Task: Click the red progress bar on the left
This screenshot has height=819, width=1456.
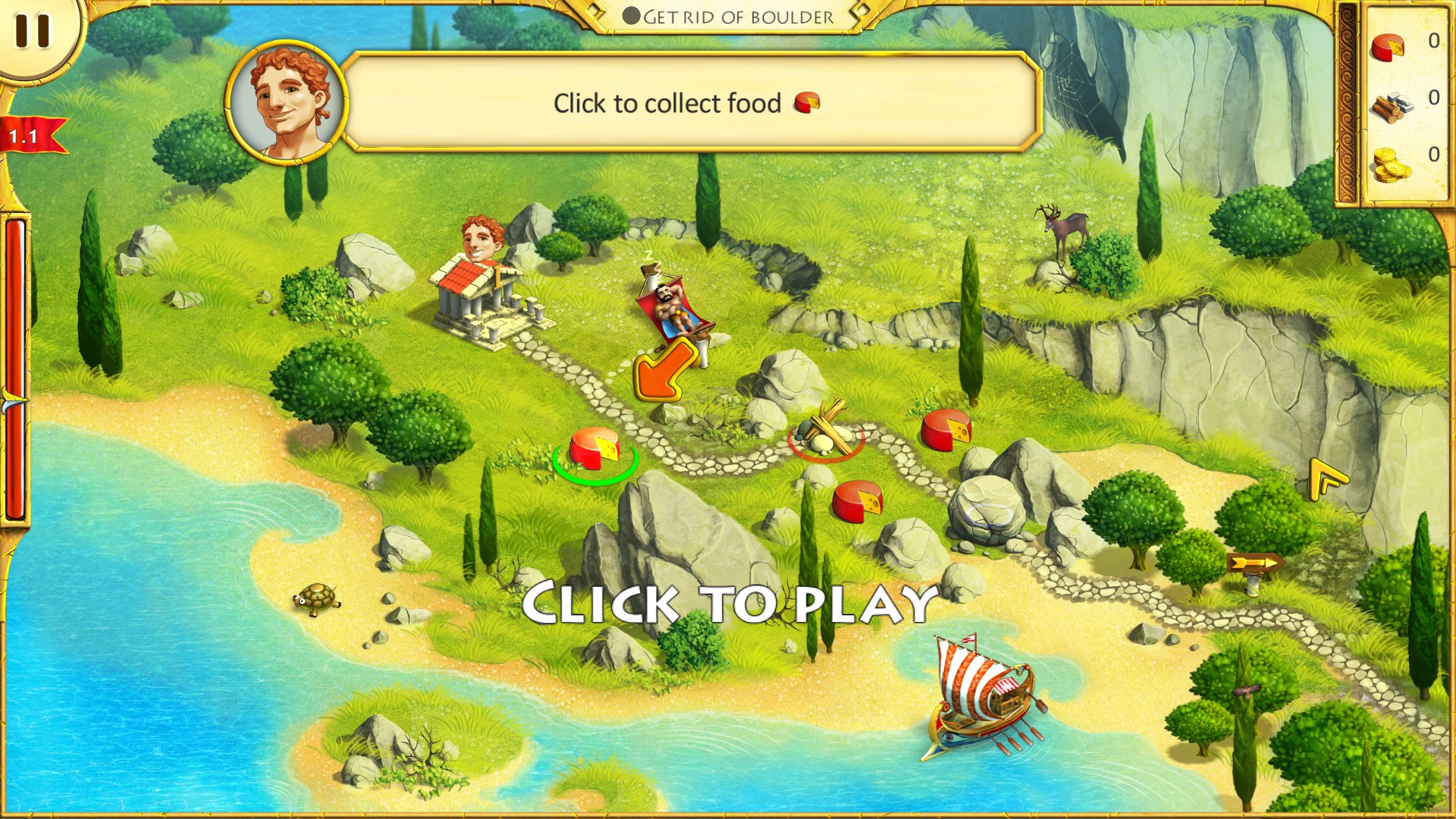Action: pos(14,364)
